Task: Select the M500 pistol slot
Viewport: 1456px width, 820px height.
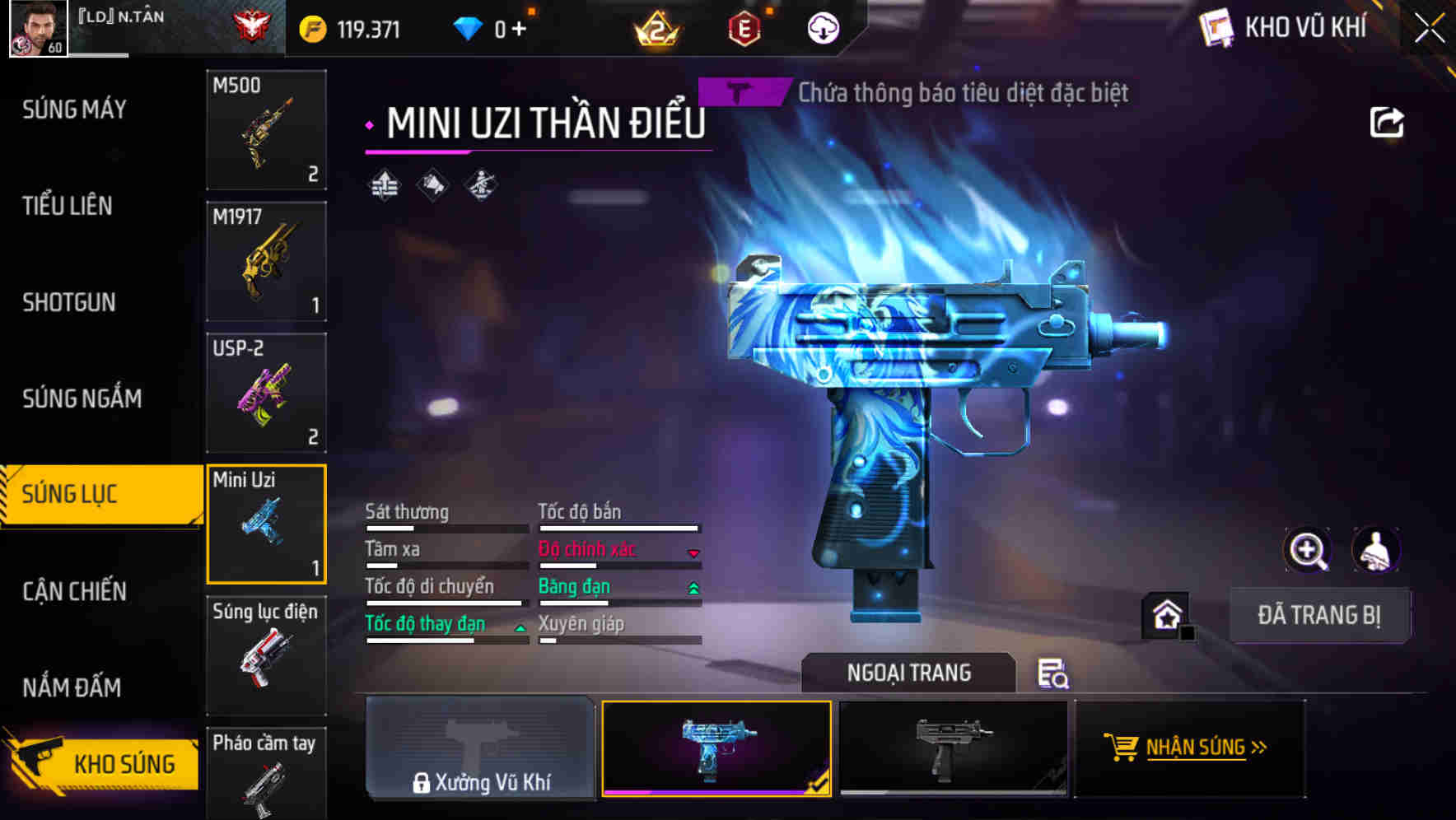Action: pyautogui.click(x=266, y=130)
